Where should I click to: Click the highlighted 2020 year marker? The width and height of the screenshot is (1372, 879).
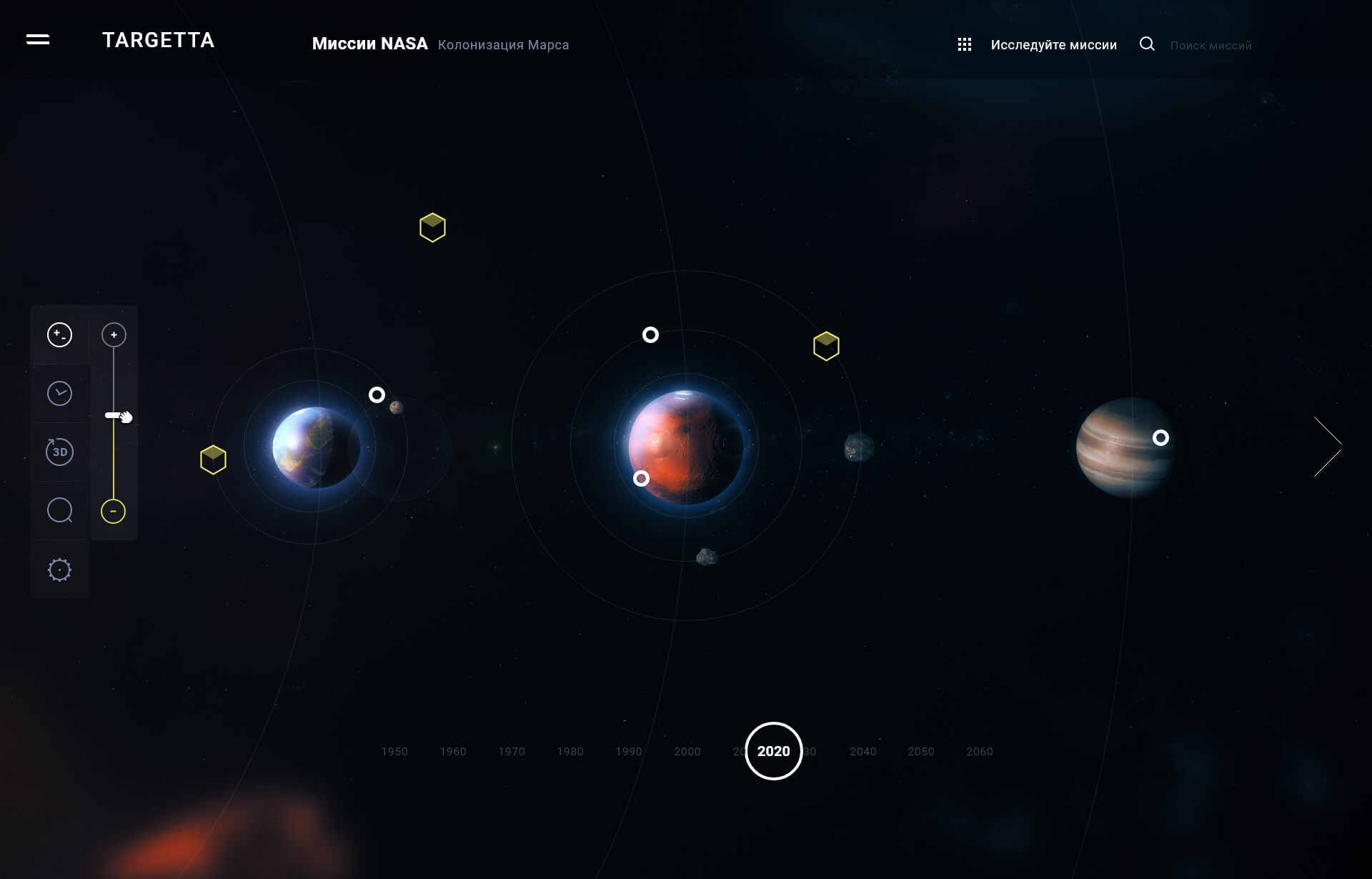(773, 751)
